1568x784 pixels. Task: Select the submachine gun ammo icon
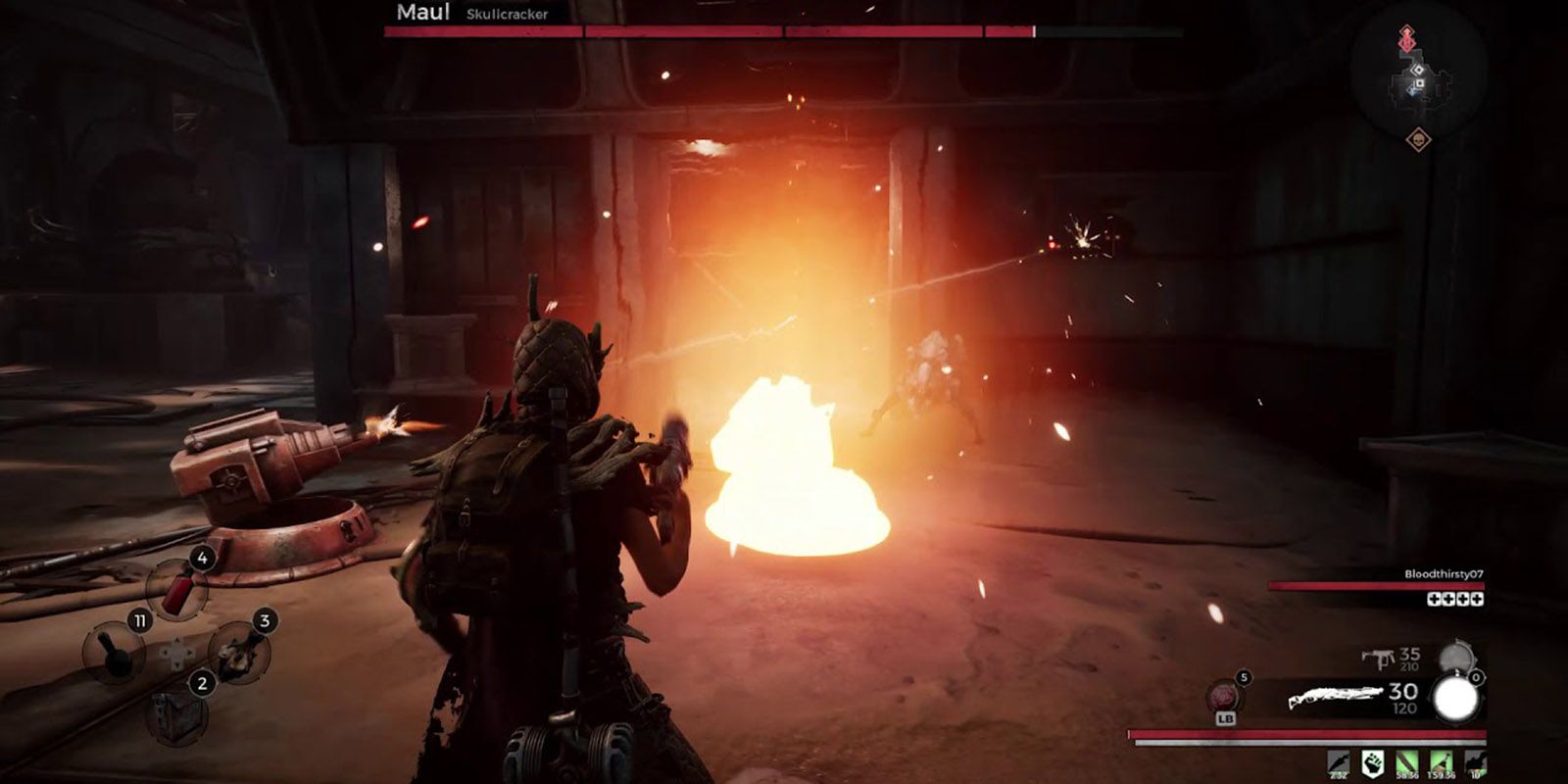[1380, 660]
